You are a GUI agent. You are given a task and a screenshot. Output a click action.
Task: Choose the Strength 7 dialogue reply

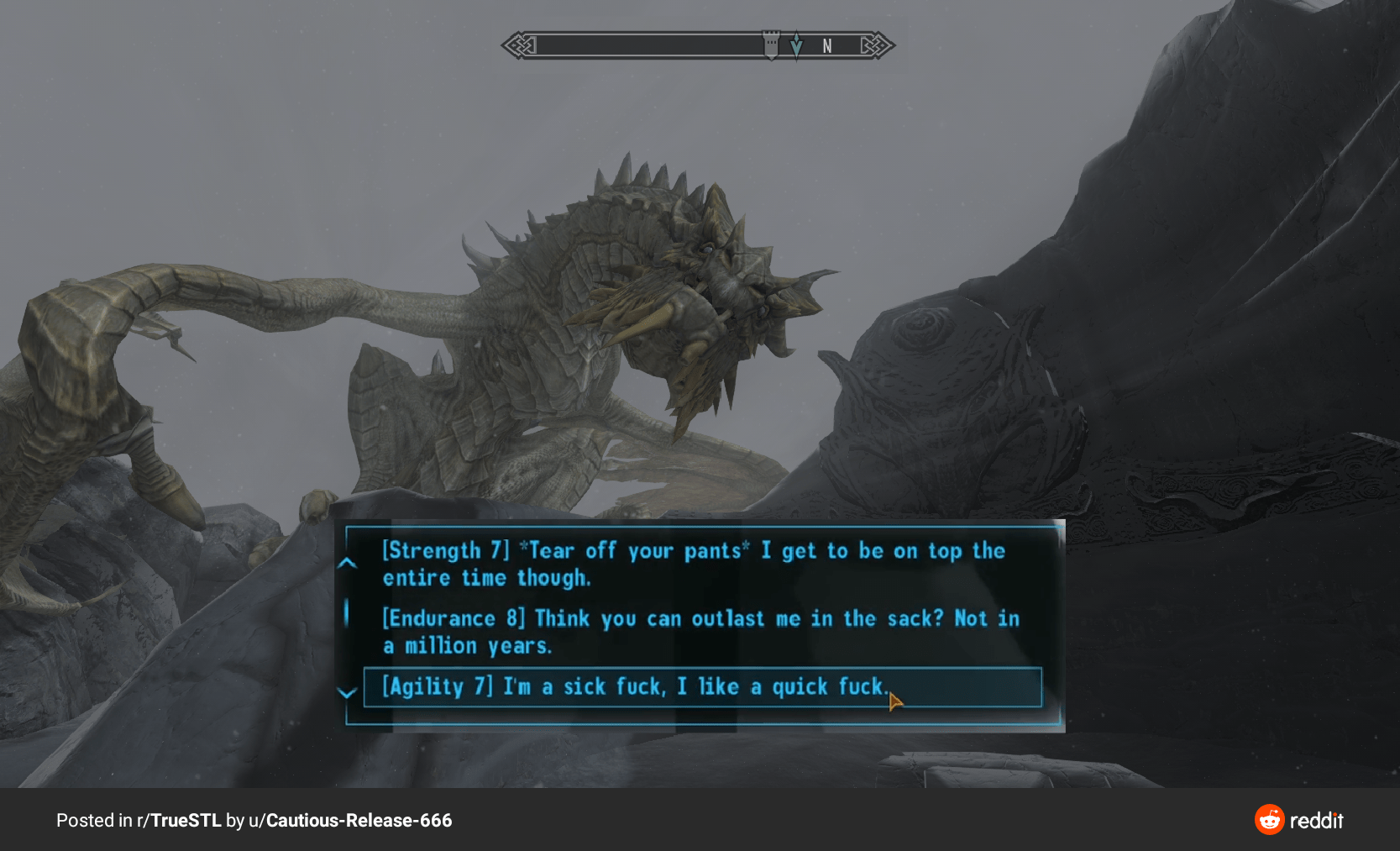(694, 564)
